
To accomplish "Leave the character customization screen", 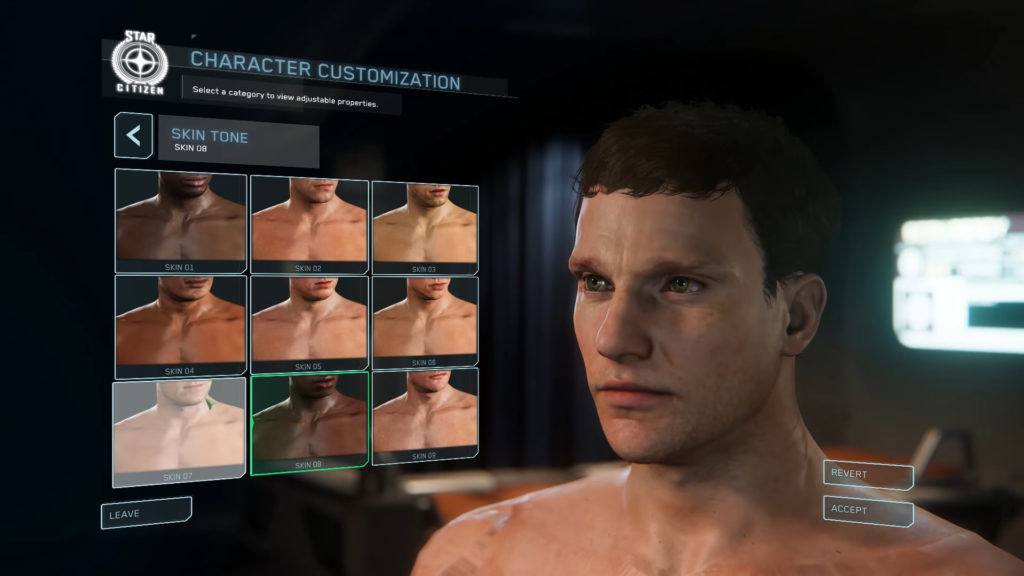I will tap(145, 513).
